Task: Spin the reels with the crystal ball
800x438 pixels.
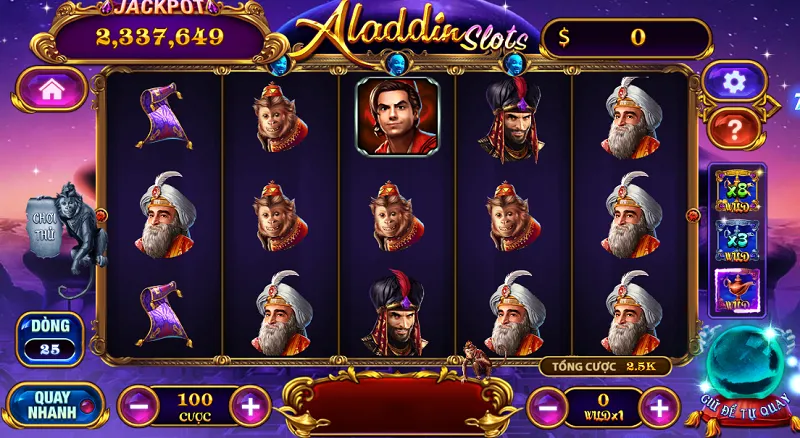Action: (x=744, y=372)
